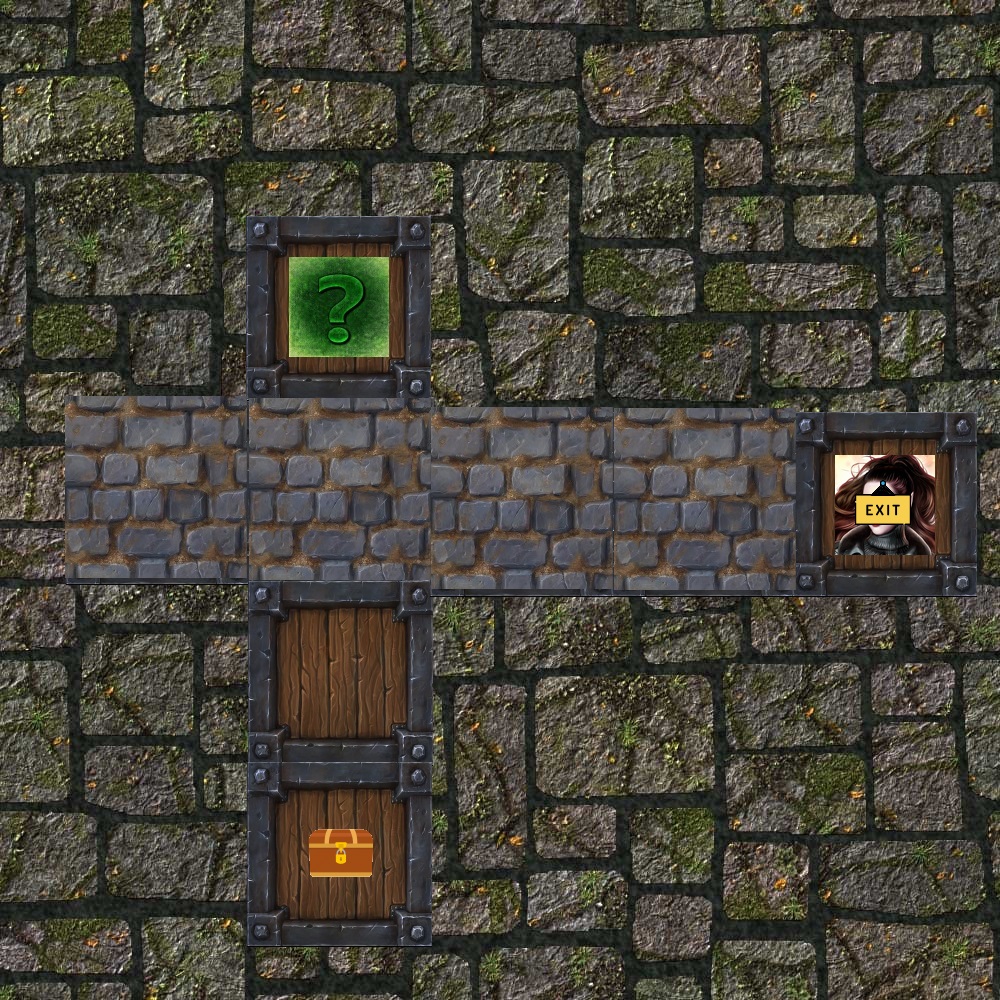The image size is (1000, 1000).
Task: Click the EXIT room tile
Action: coord(885,505)
